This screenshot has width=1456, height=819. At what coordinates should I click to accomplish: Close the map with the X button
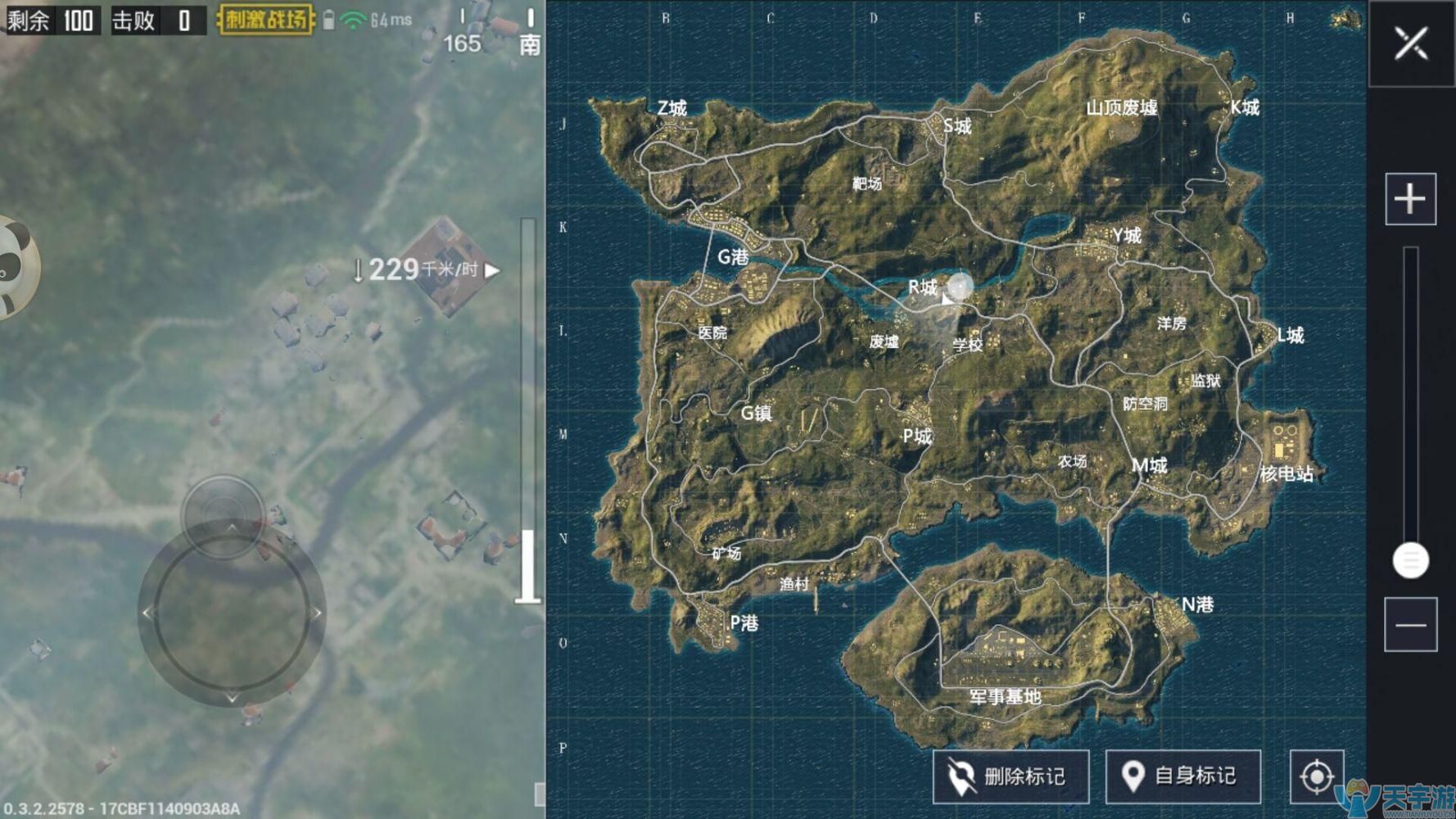coord(1410,43)
